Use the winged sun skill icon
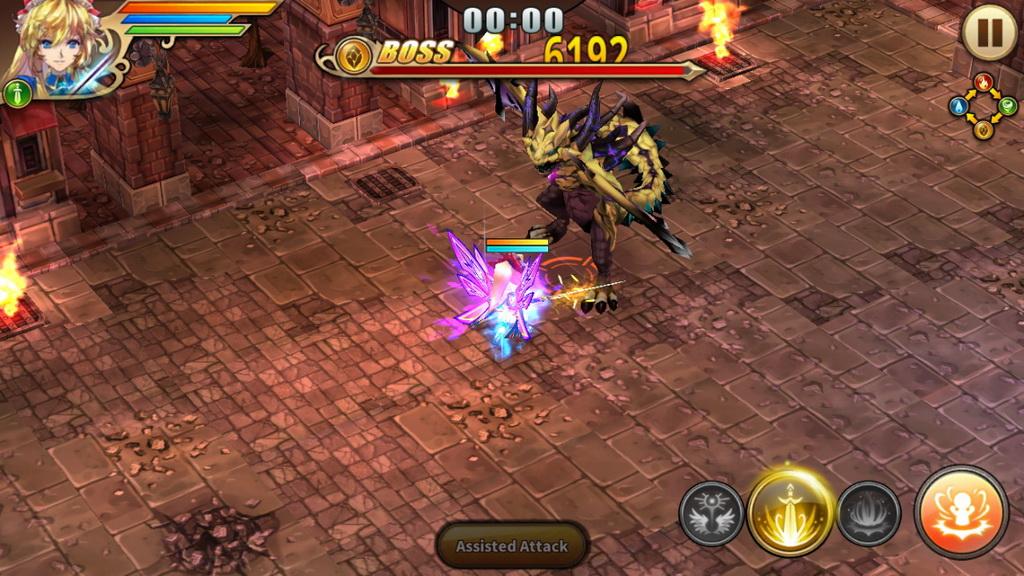This screenshot has width=1024, height=576. pos(711,514)
